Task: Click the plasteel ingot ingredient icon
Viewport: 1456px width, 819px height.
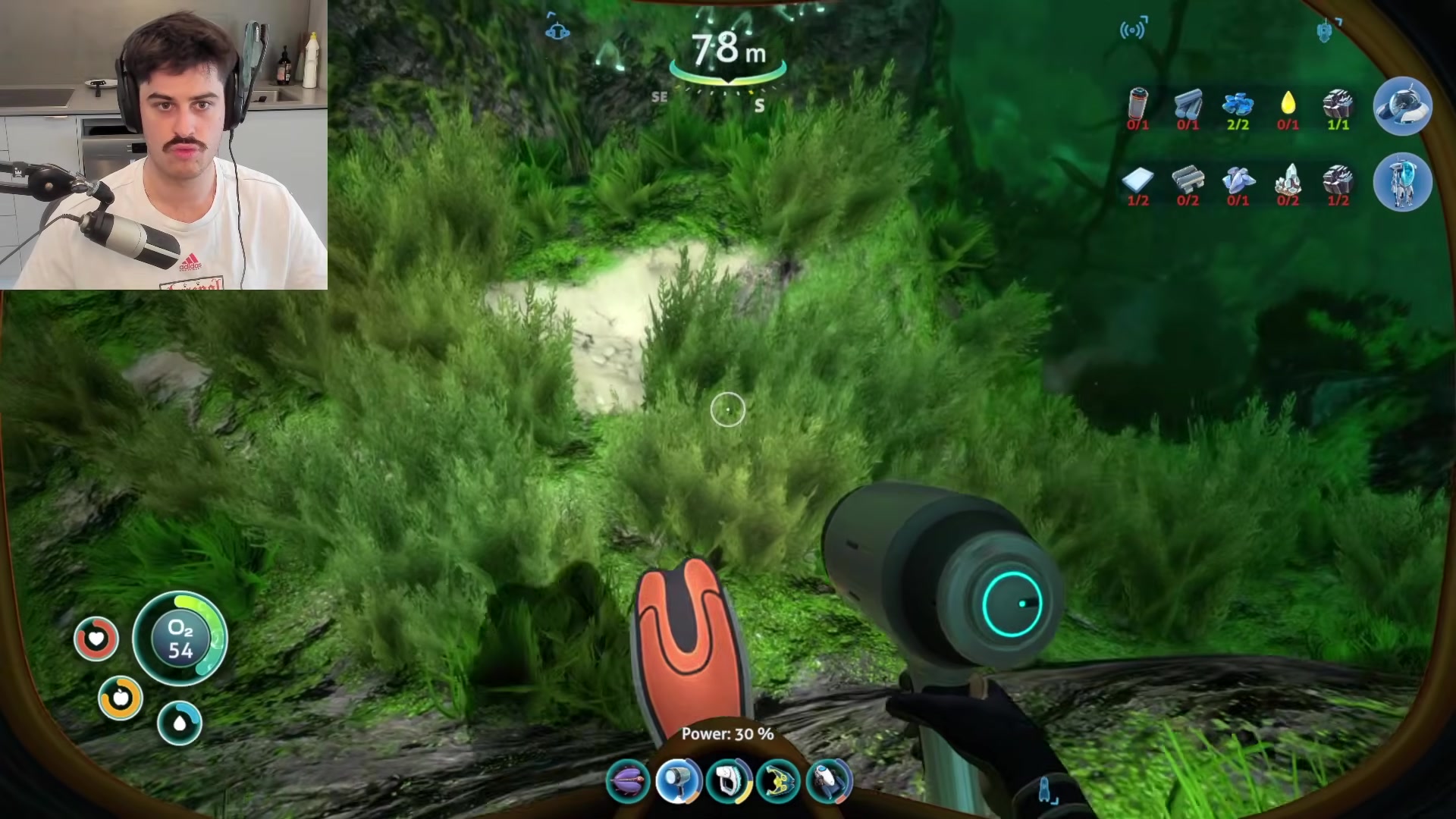Action: [x=1188, y=180]
